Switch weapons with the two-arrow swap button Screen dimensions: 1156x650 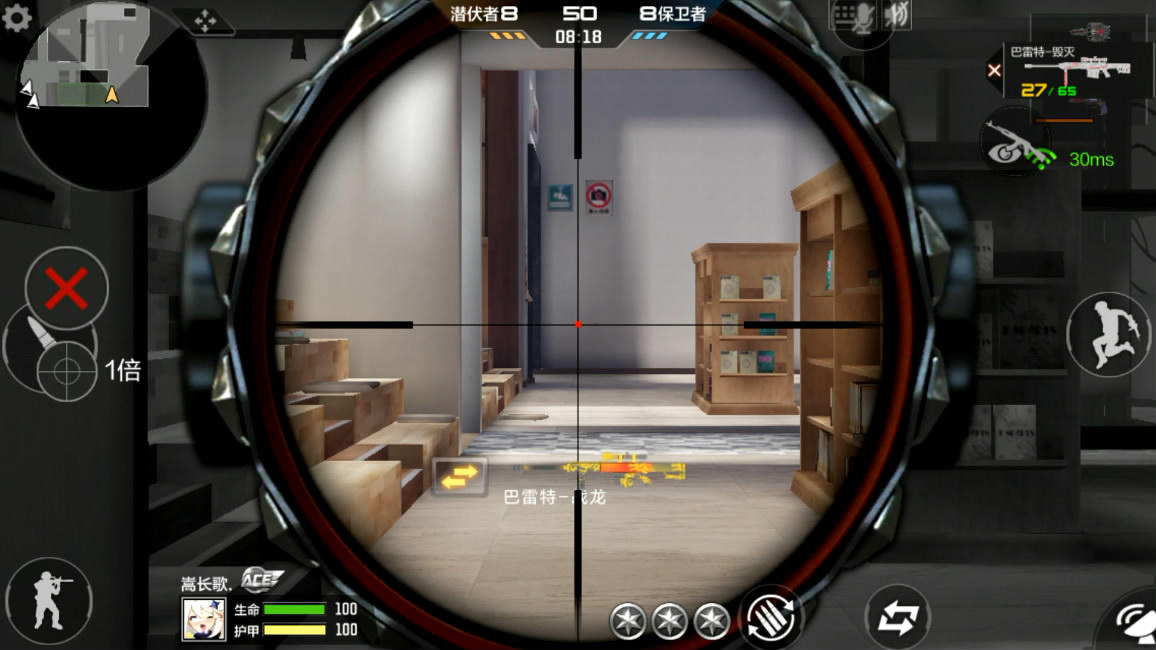pyautogui.click(x=897, y=618)
